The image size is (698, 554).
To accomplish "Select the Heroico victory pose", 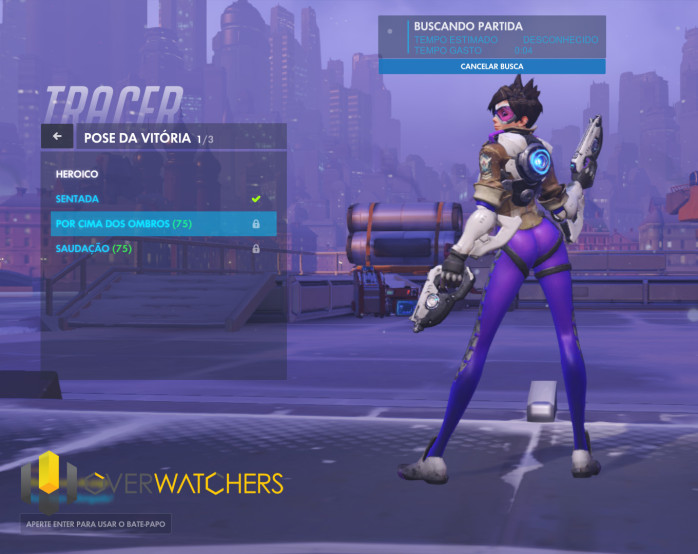I will click(x=160, y=174).
